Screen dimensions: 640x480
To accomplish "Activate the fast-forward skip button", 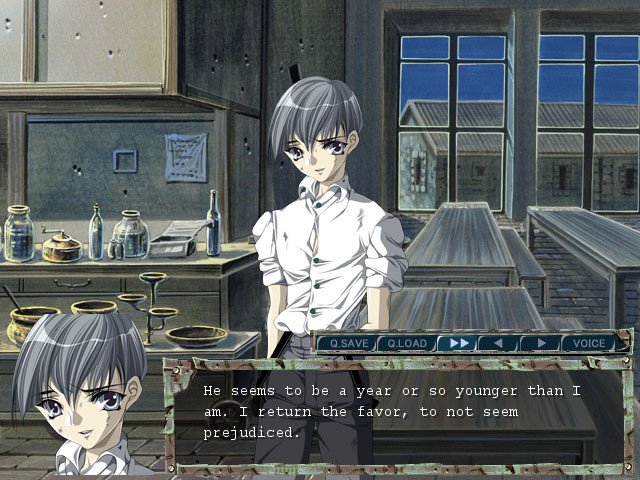I will (x=459, y=343).
